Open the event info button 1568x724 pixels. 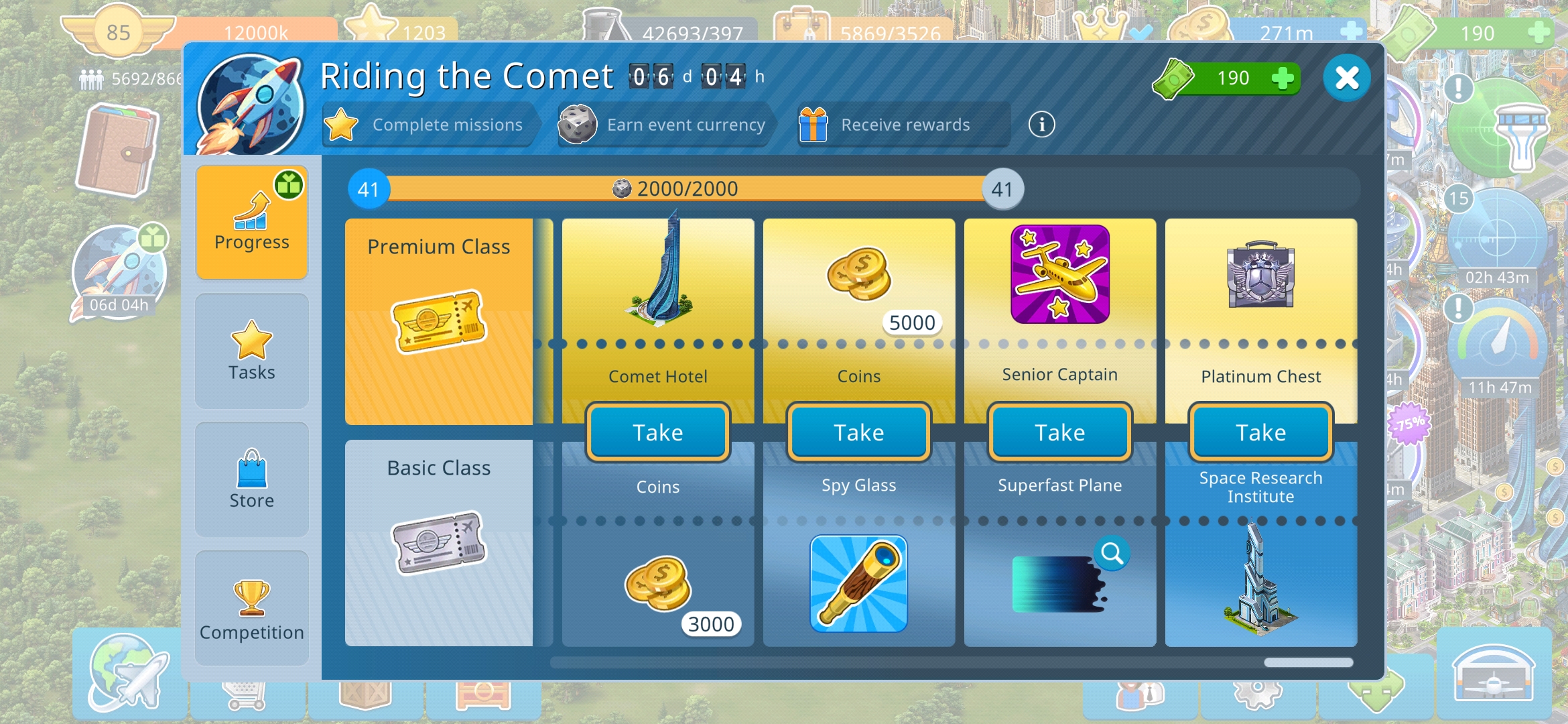1041,125
